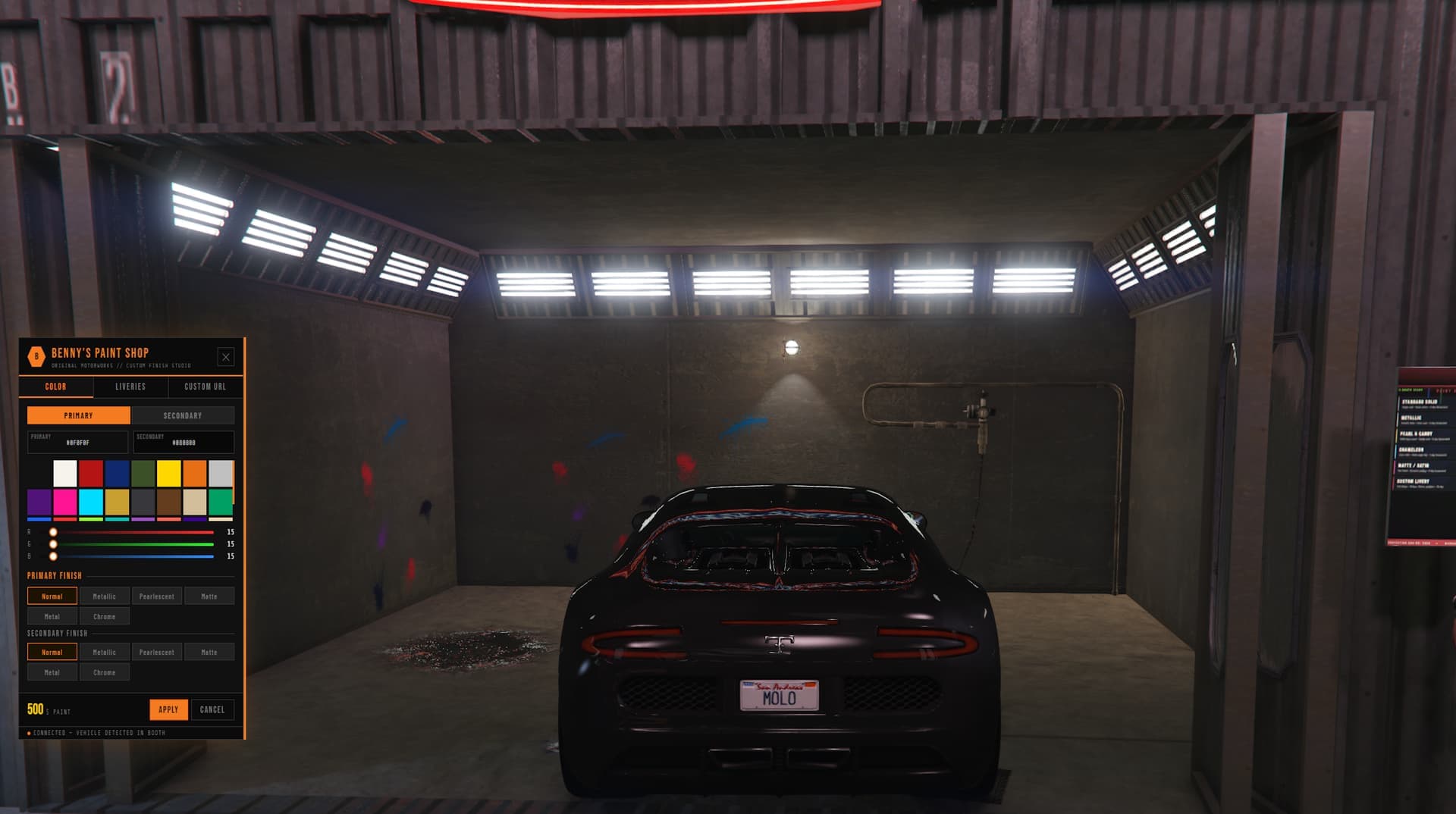Switch to the Secondary color section
This screenshot has height=814, width=1456.
(x=184, y=415)
